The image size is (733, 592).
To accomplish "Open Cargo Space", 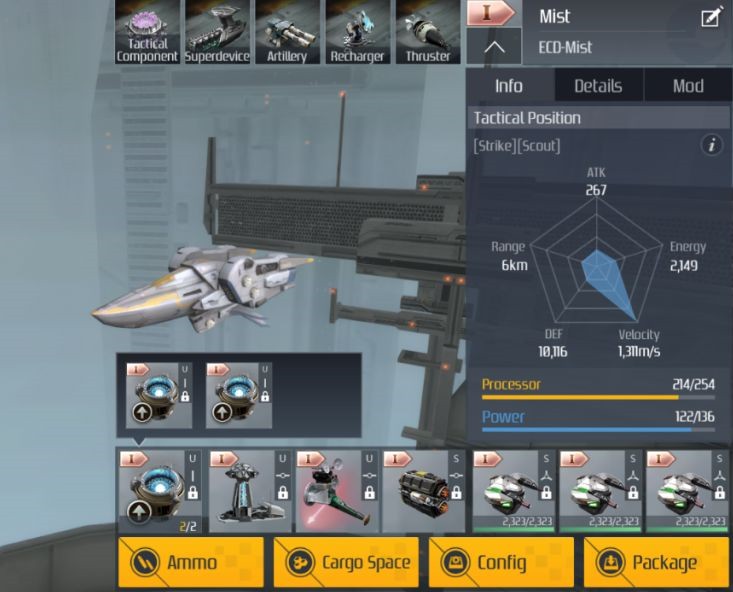I will 346,562.
